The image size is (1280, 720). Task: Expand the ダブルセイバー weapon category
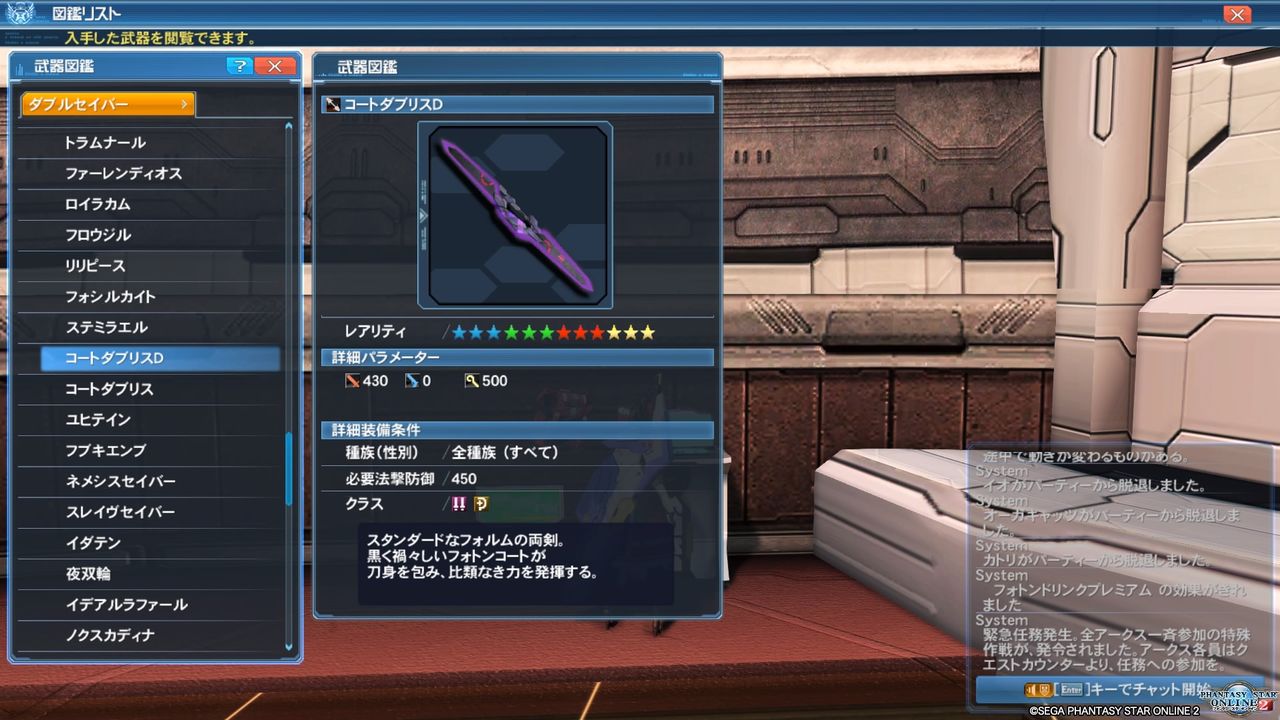[x=105, y=103]
